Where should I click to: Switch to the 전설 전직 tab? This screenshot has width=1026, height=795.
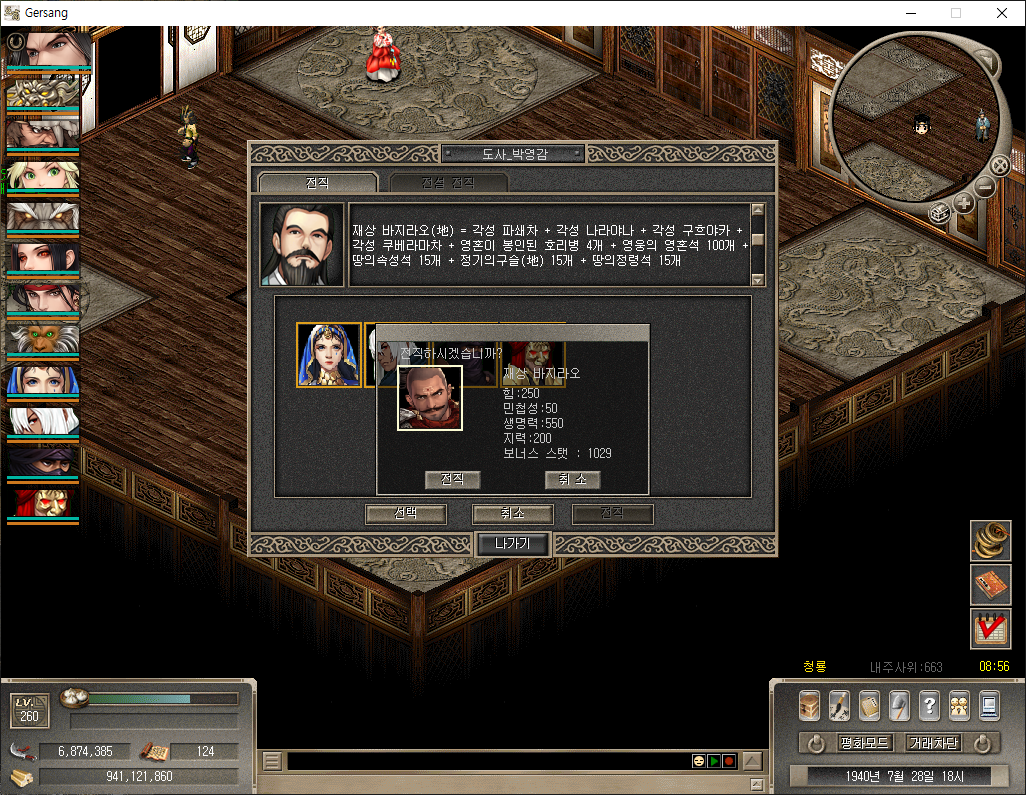click(448, 183)
